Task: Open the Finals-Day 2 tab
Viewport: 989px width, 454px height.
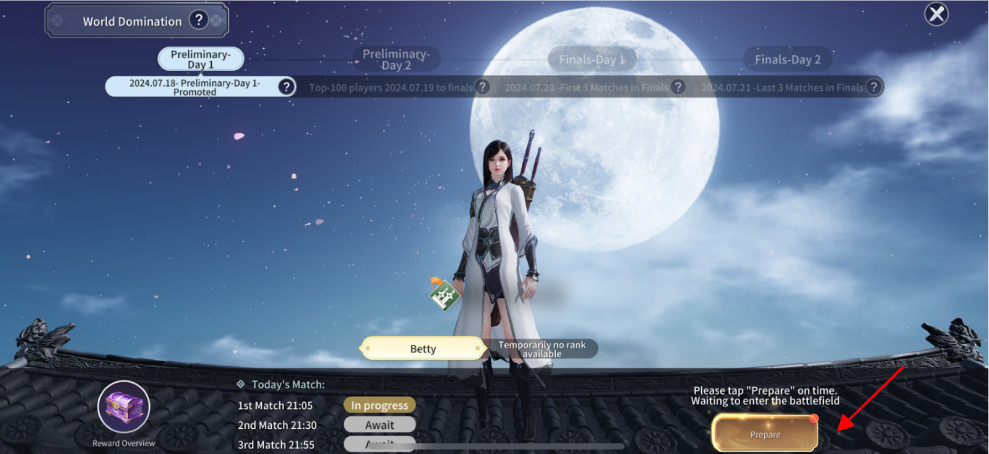Action: [787, 59]
